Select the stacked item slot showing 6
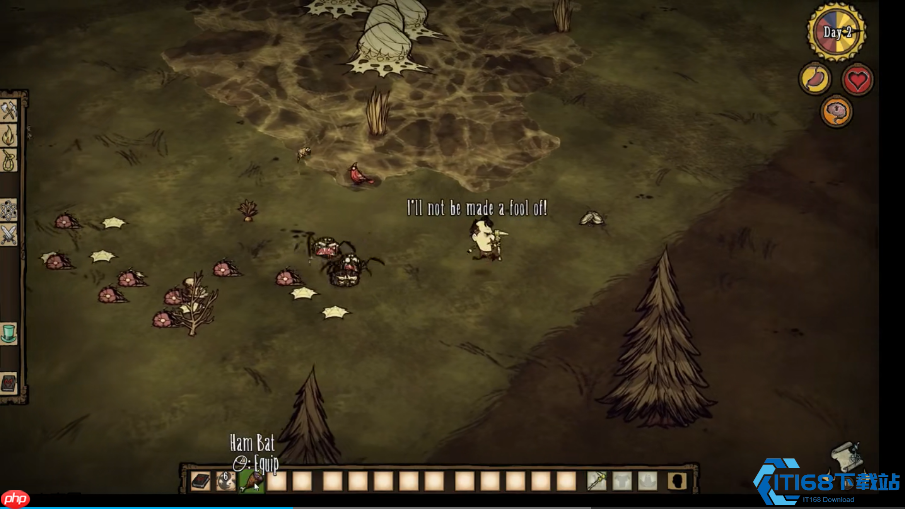 (227, 481)
